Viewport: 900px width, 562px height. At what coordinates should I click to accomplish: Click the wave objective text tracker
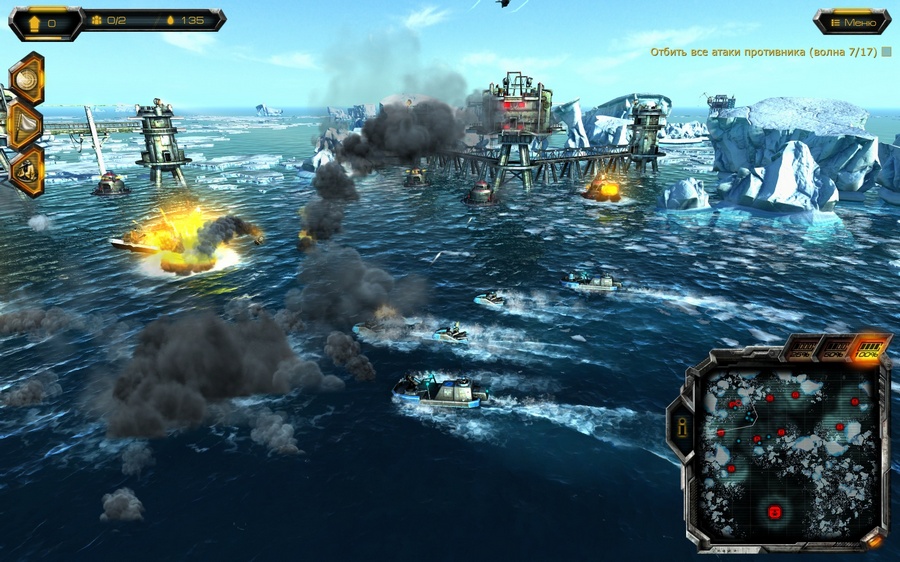[764, 51]
